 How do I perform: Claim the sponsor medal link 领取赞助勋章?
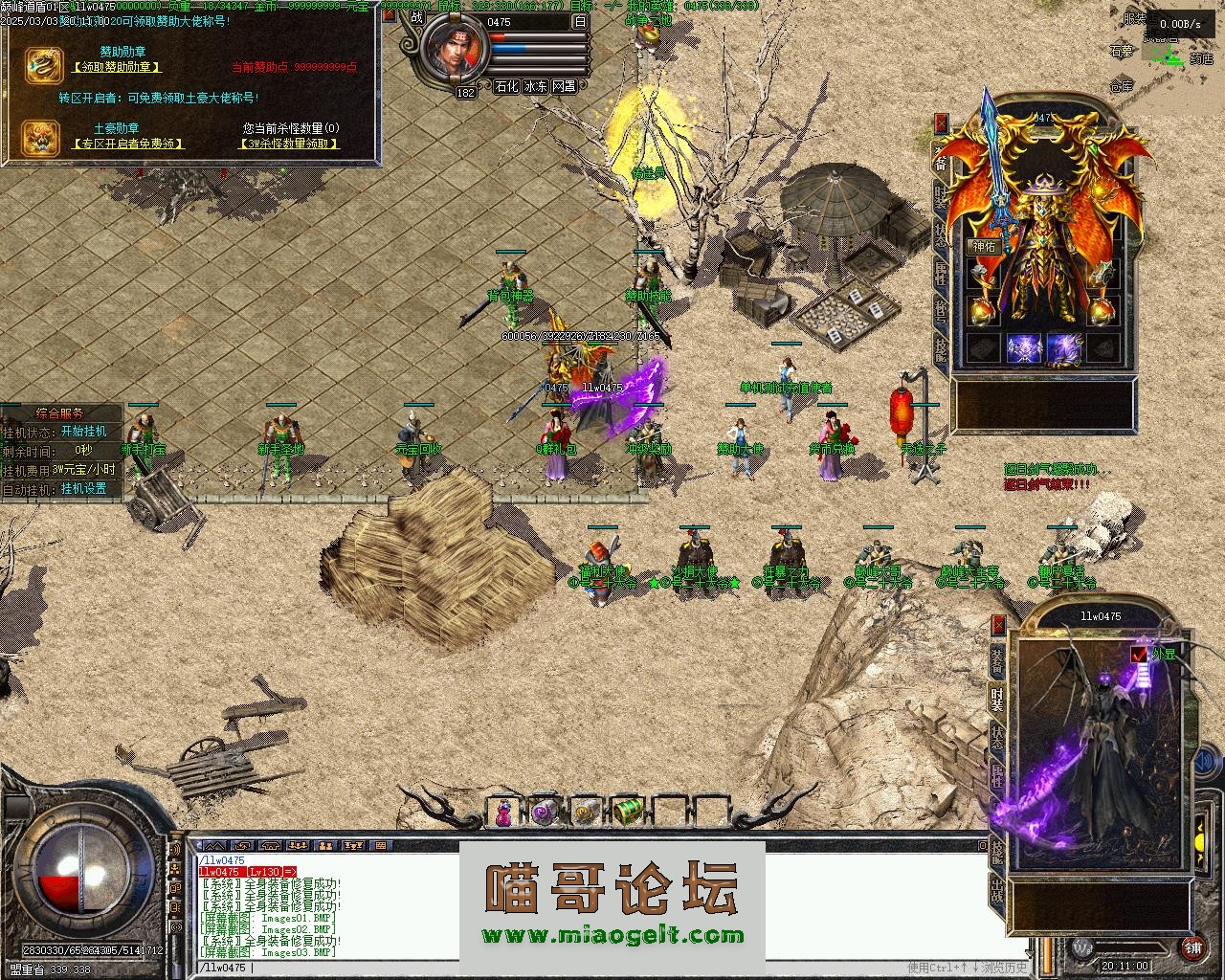(x=116, y=67)
